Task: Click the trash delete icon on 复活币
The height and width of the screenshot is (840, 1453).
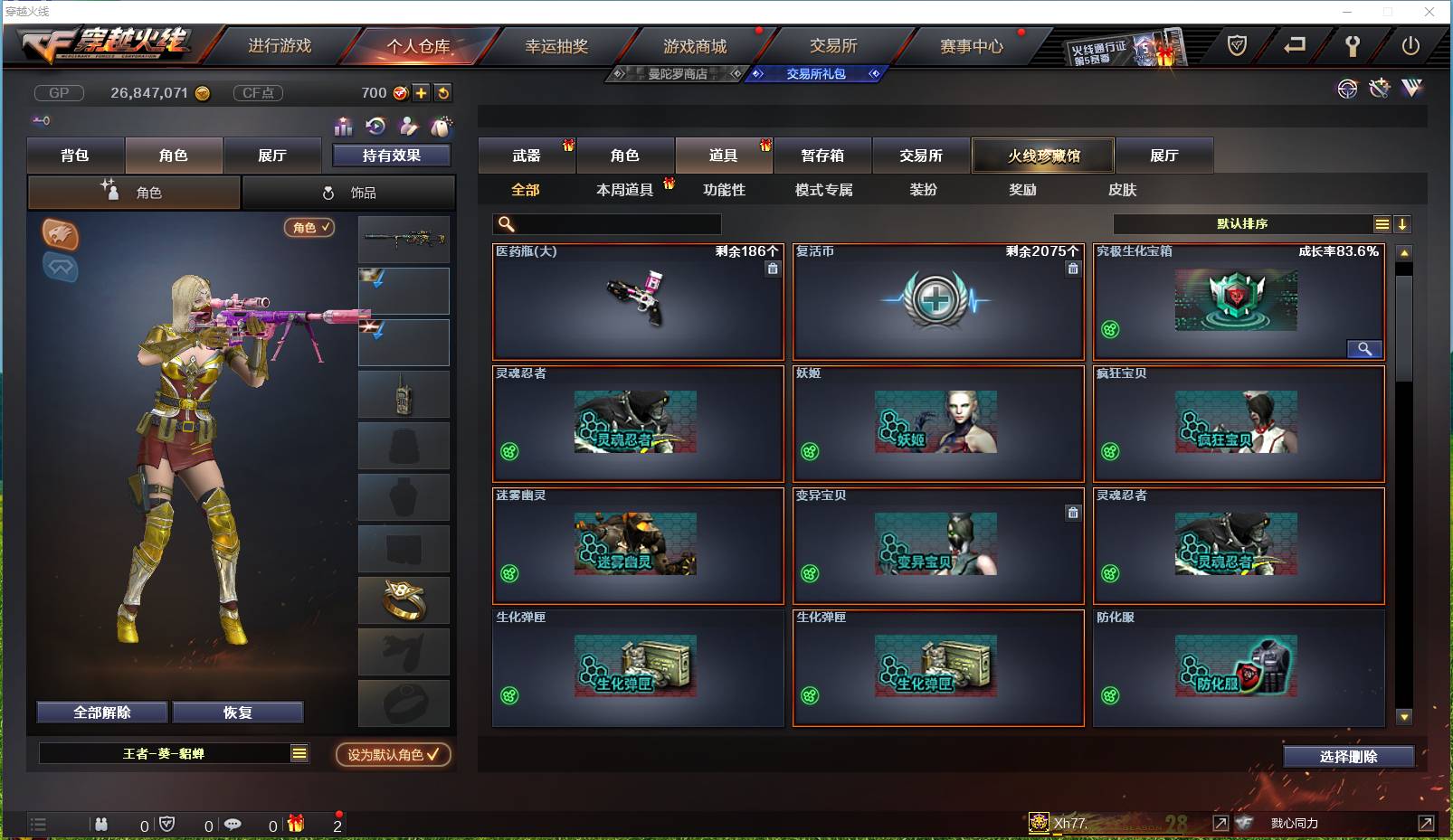Action: click(1073, 269)
